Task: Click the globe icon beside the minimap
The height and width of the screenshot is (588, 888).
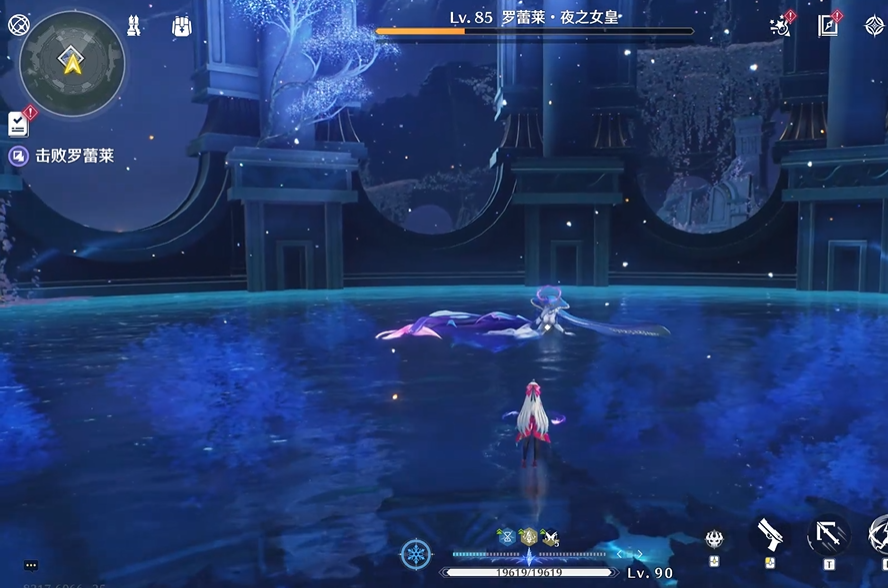Action: [17, 26]
